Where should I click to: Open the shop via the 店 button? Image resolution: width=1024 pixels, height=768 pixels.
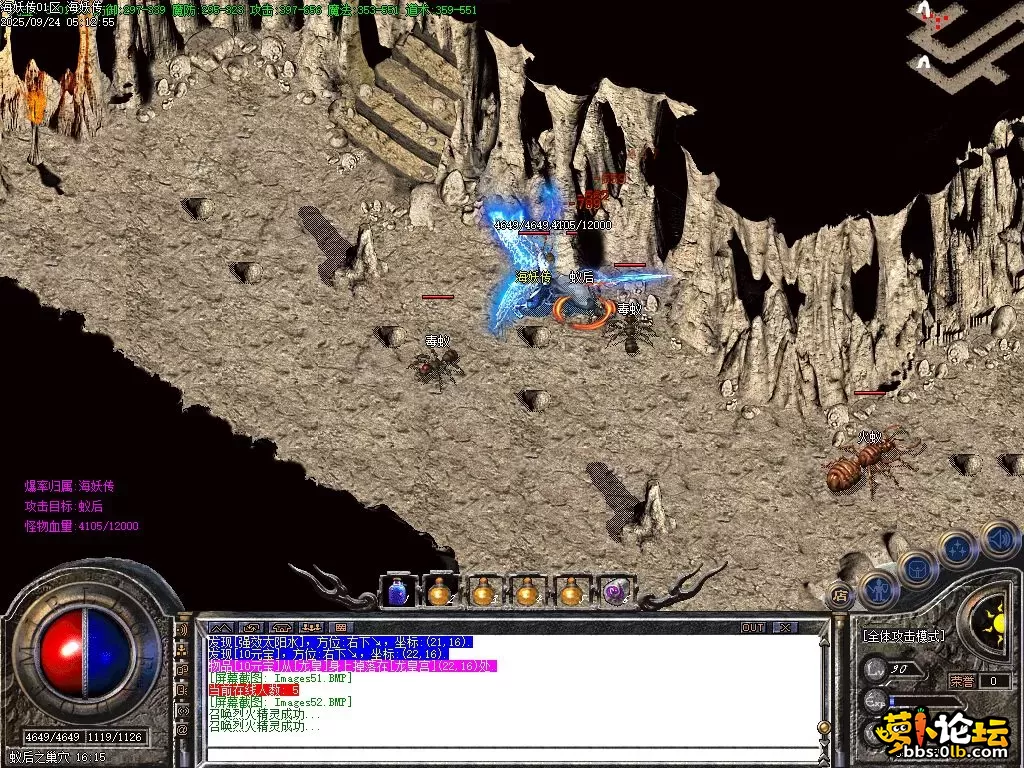[x=840, y=597]
